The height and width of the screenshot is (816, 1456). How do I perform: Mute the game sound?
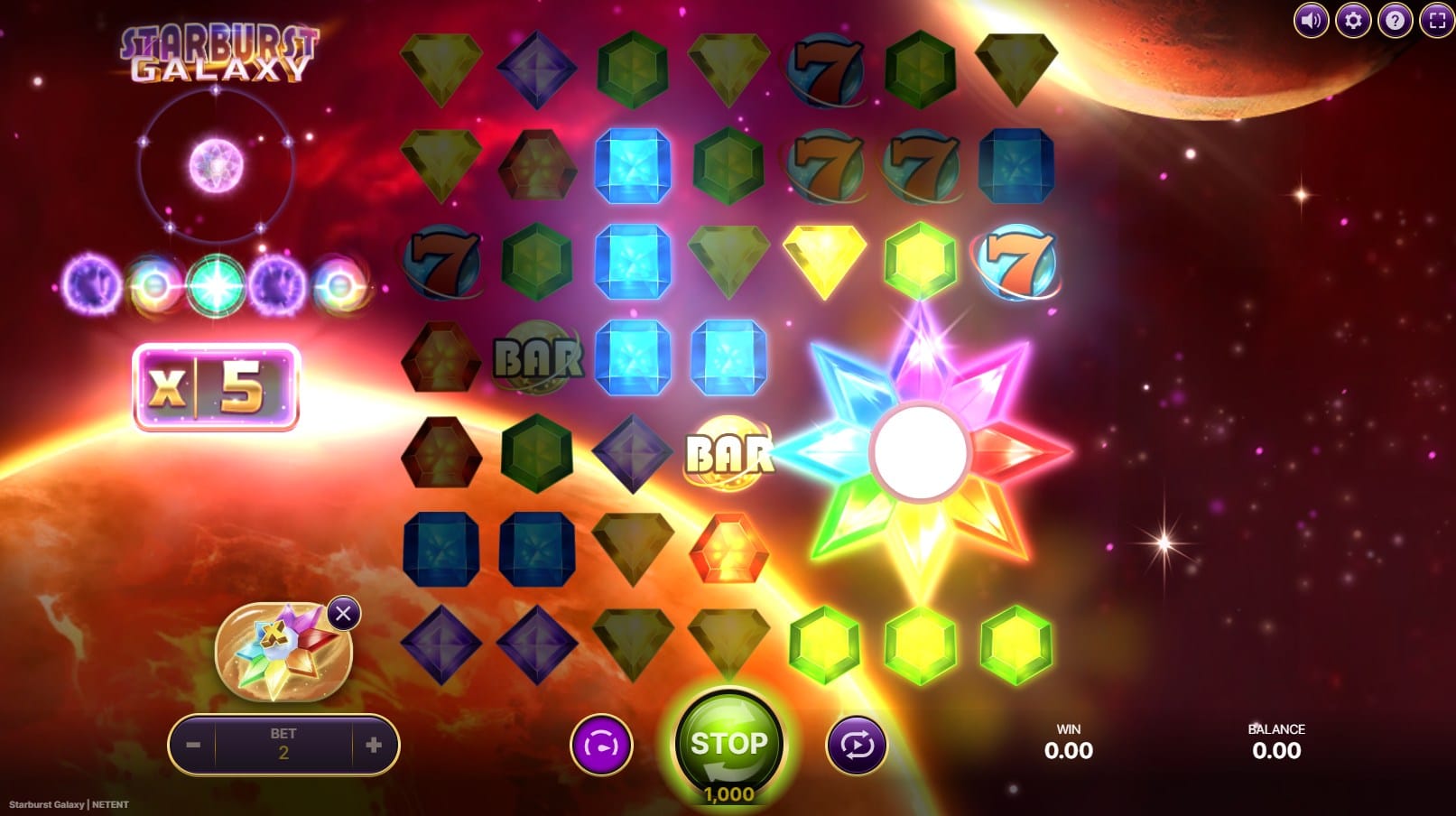point(1311,20)
